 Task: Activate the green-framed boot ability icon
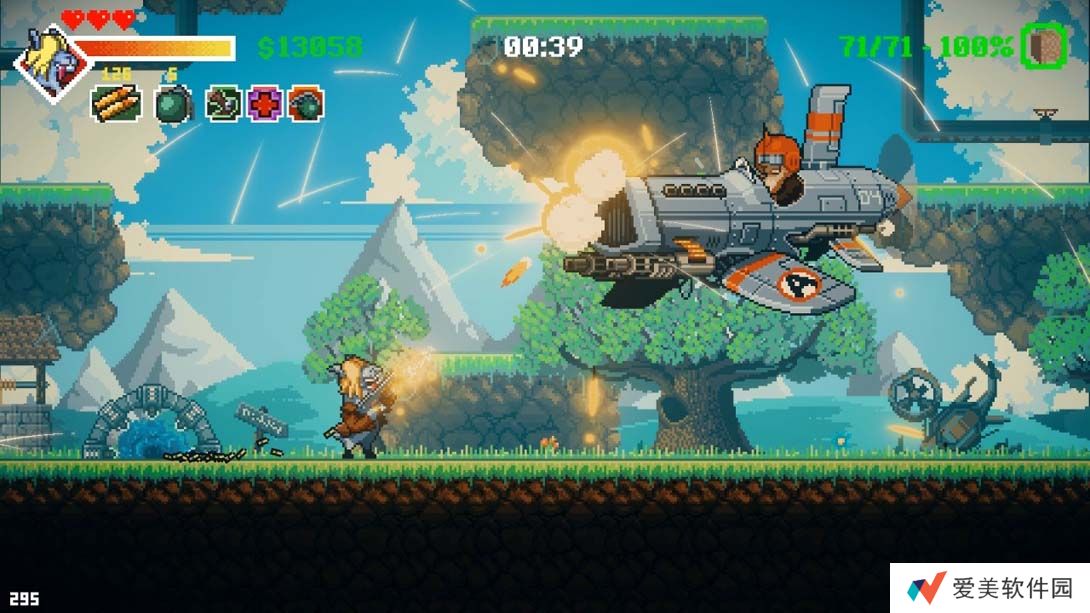(x=224, y=103)
